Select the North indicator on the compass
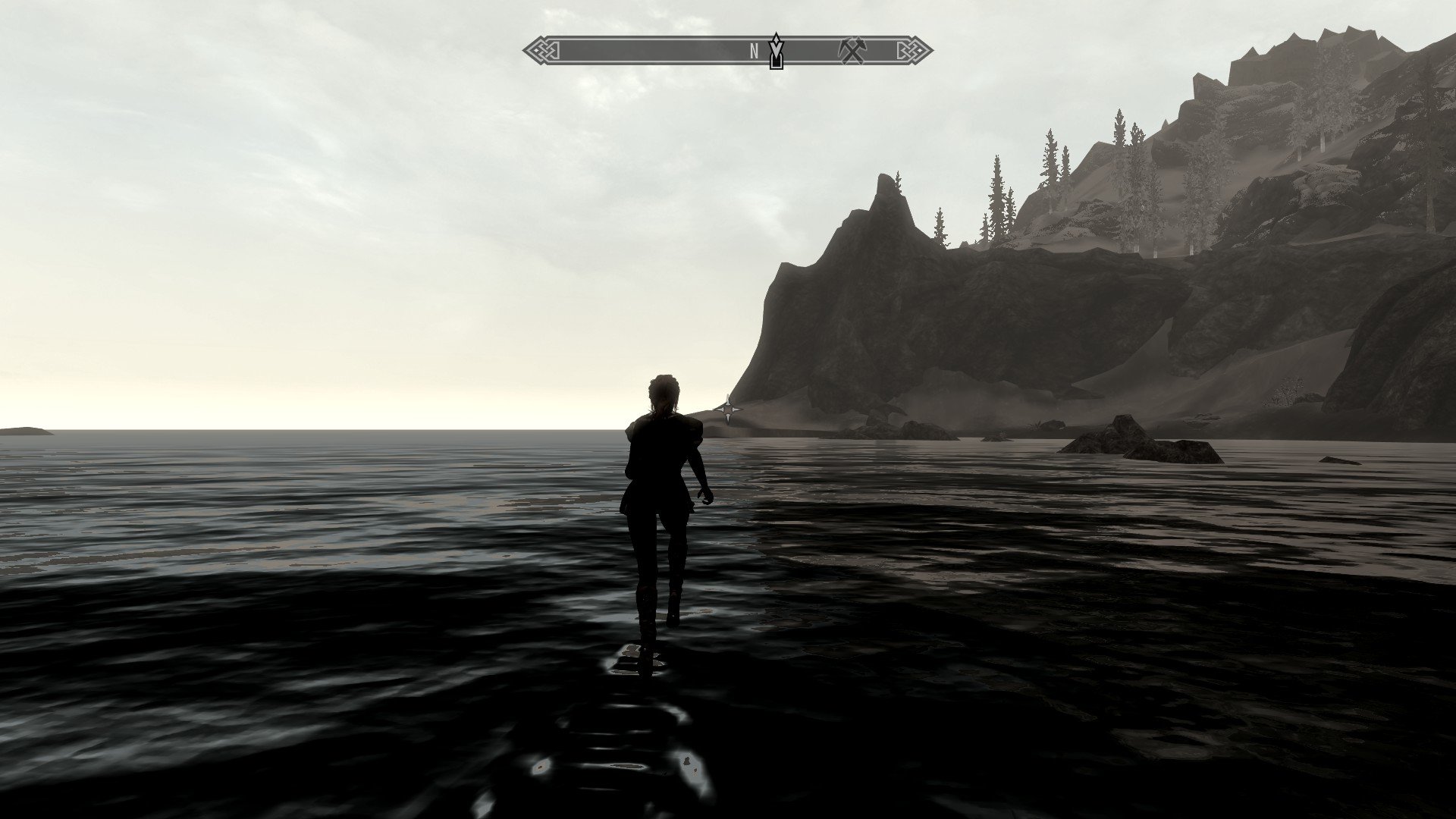Image resolution: width=1456 pixels, height=819 pixels. point(755,51)
